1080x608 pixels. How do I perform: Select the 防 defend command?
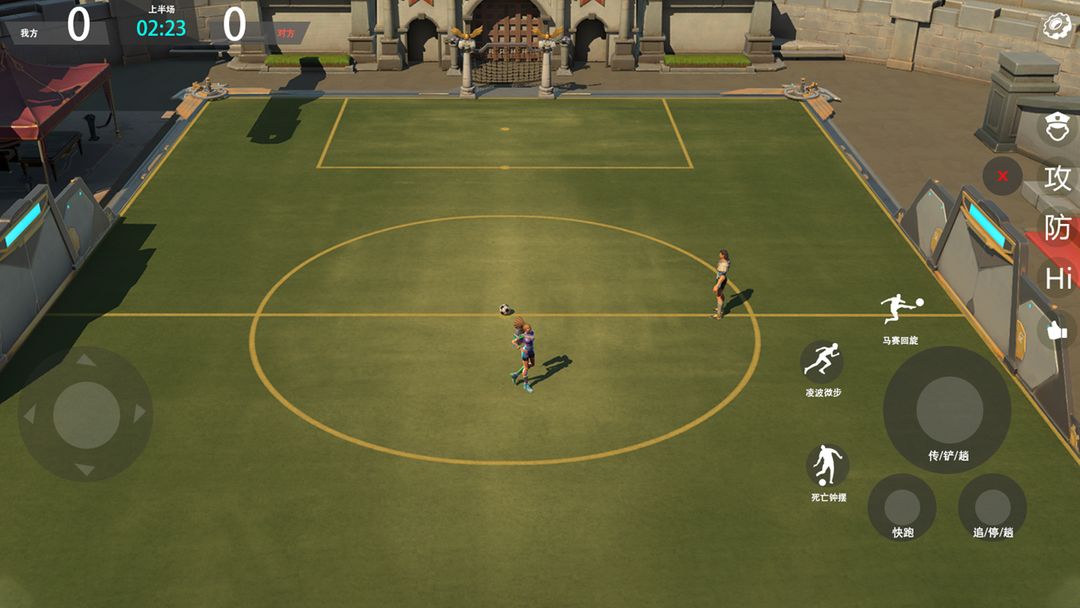[1057, 228]
